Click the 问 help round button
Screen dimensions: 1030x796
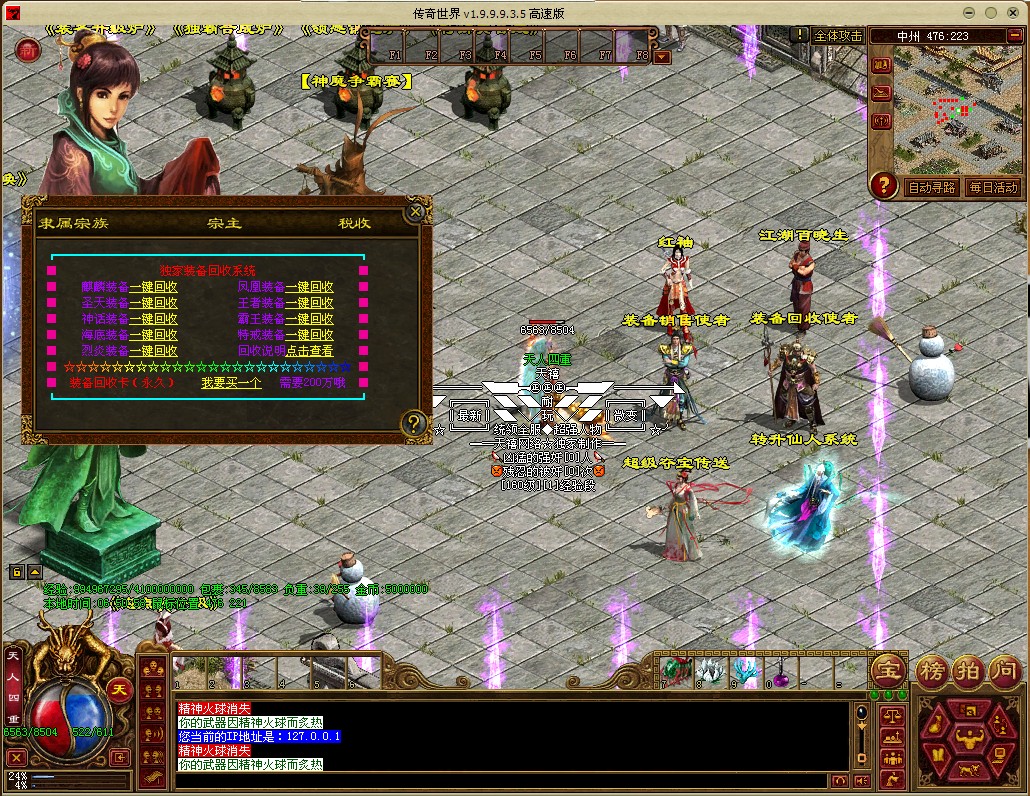coord(1004,669)
